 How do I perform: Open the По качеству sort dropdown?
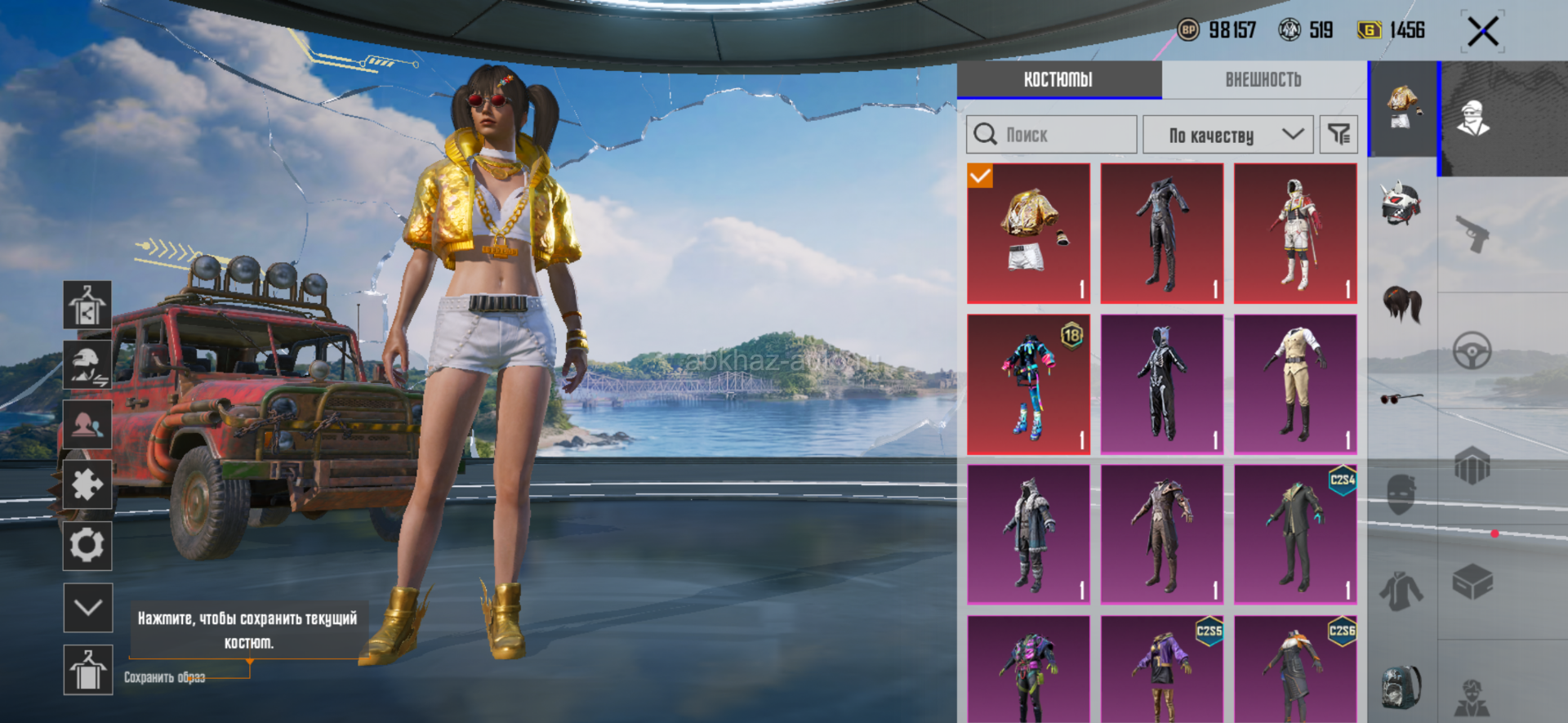pyautogui.click(x=1227, y=135)
